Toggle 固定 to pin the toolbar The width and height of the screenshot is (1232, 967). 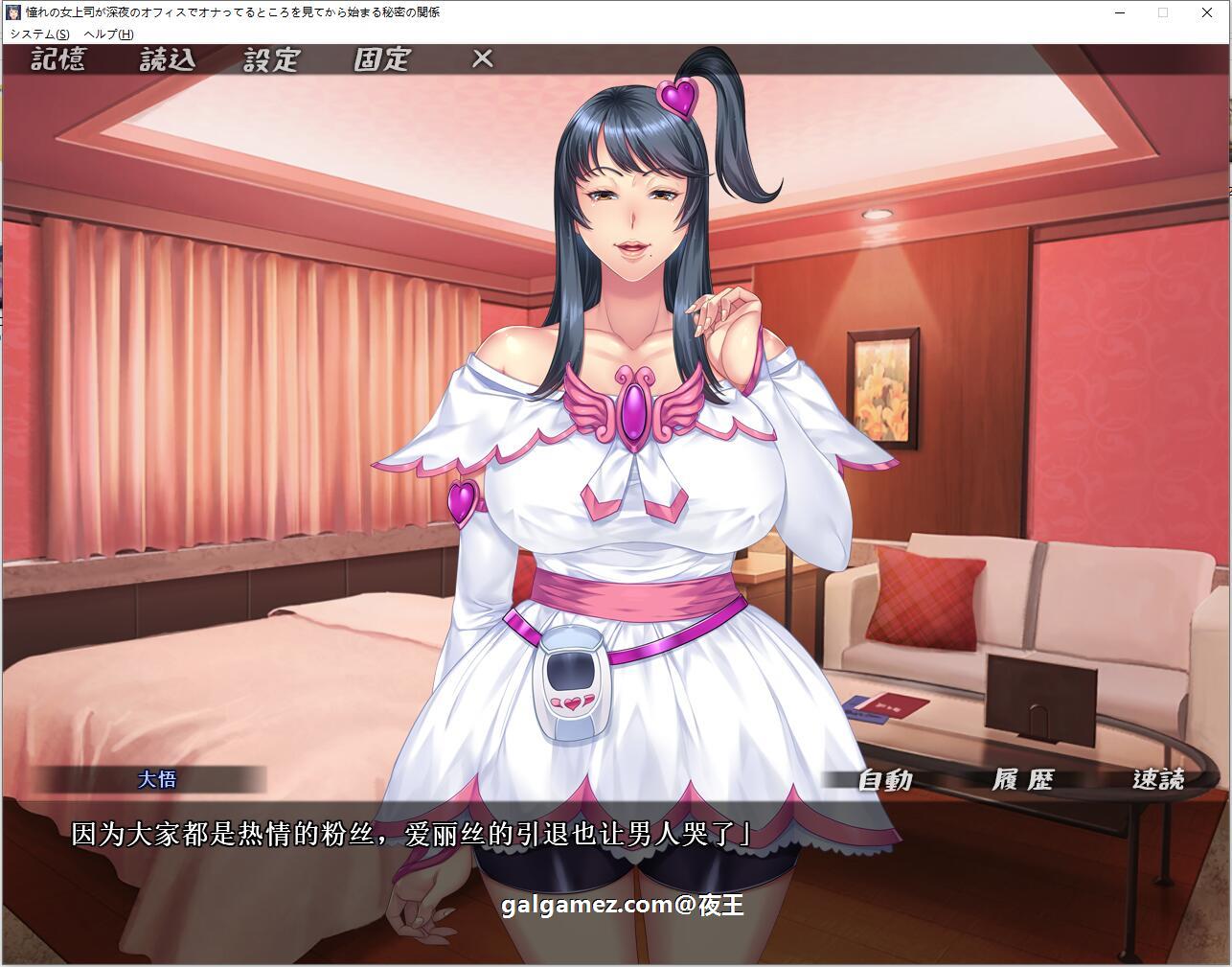(382, 59)
